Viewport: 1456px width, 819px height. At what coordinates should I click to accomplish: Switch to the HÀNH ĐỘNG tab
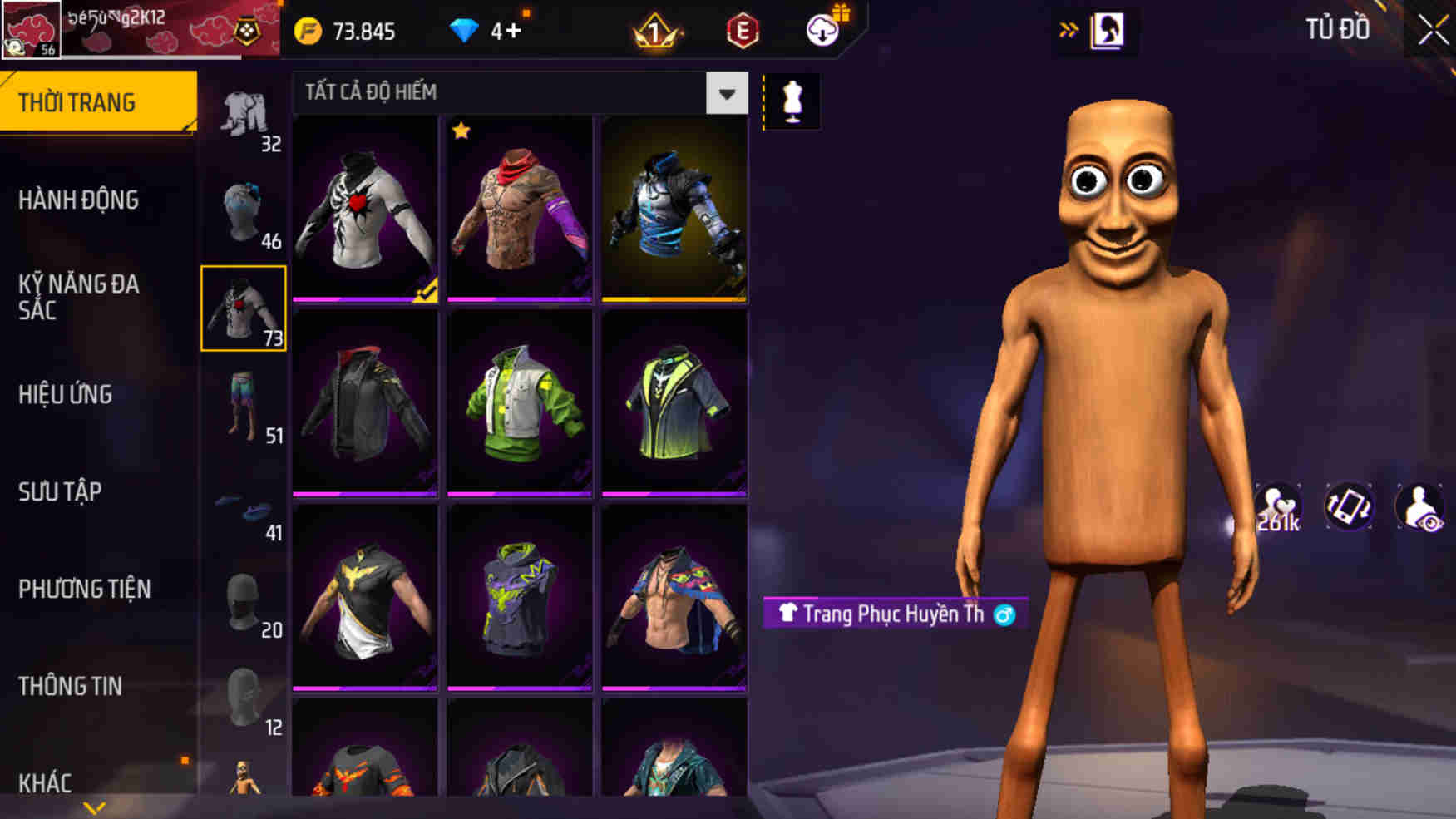79,200
